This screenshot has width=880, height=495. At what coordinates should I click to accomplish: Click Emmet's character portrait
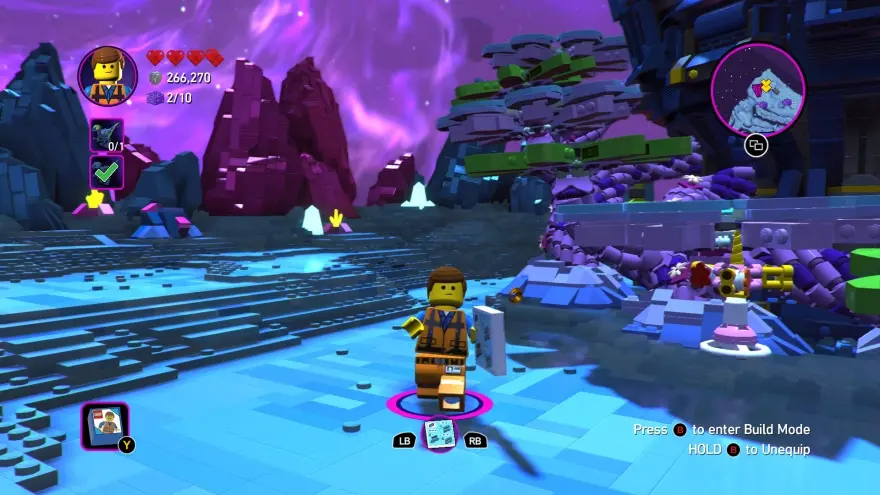point(108,76)
